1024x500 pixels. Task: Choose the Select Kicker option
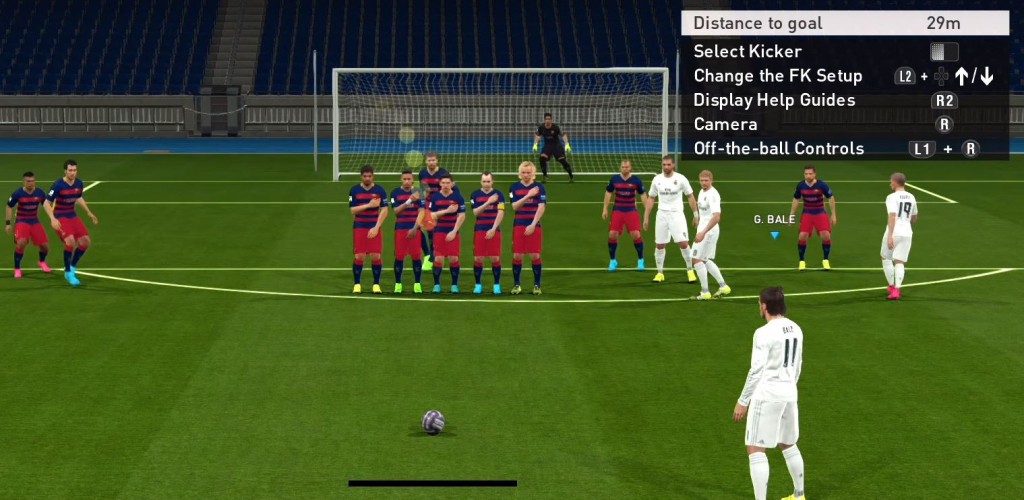[748, 51]
